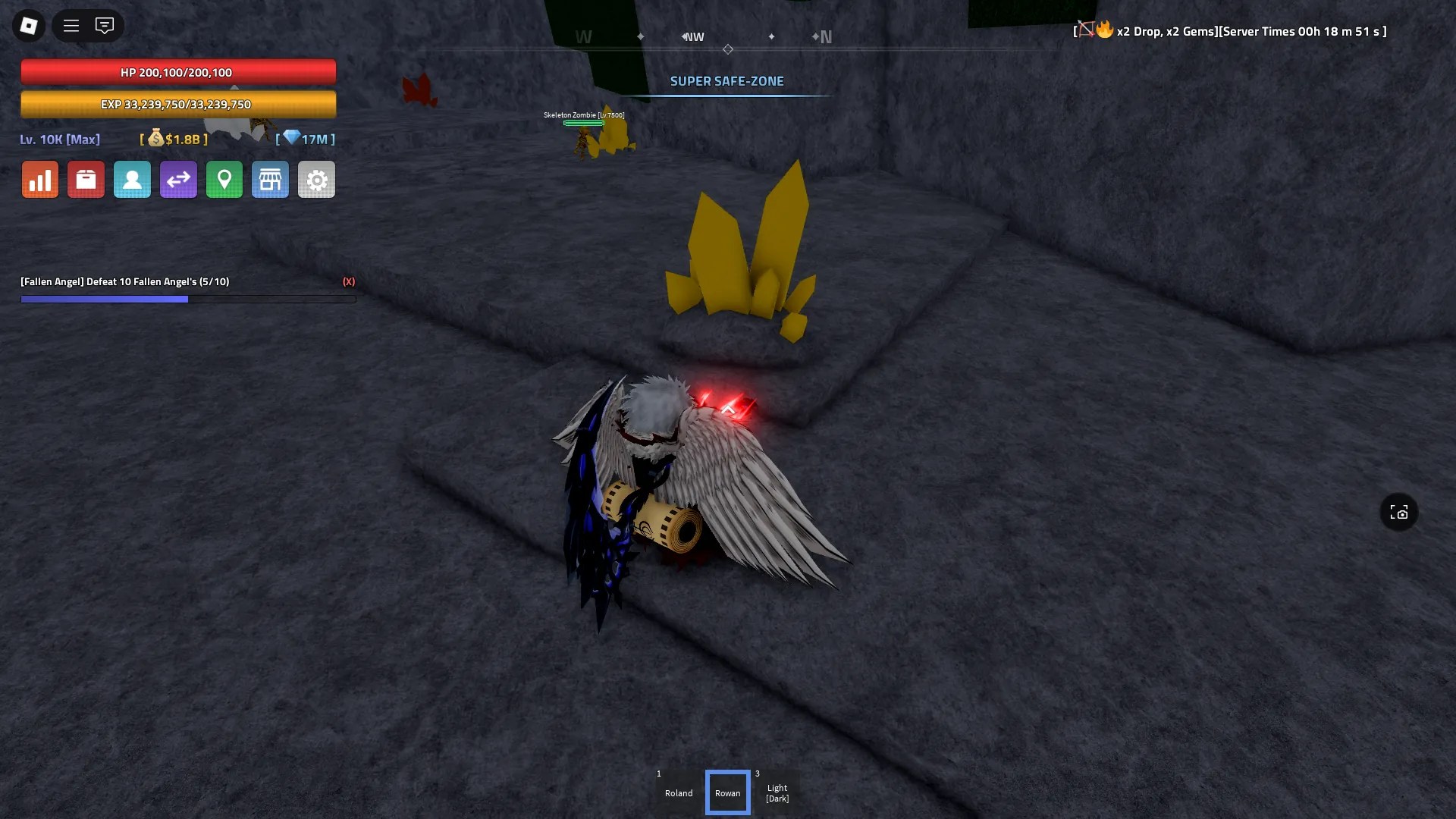1456x819 pixels.
Task: Open the map location pin icon
Action: (224, 179)
